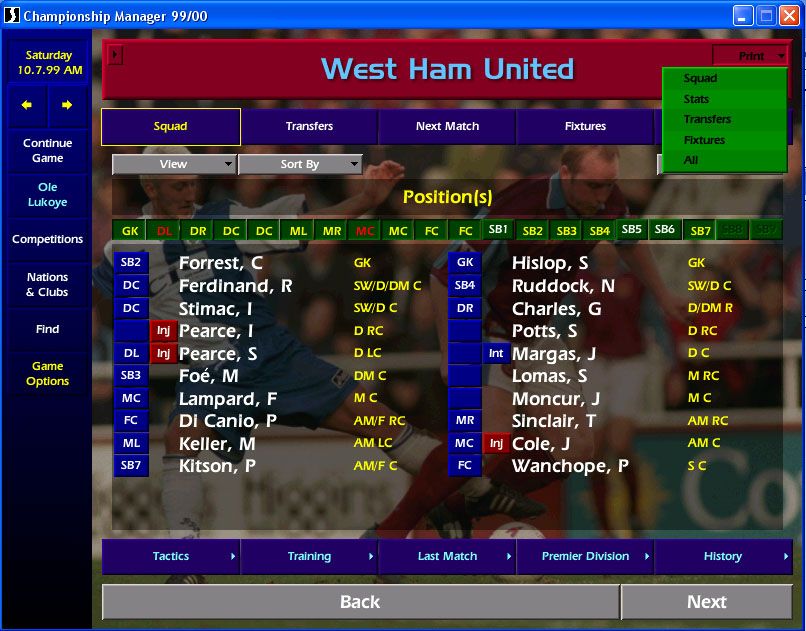Go Back to the previous screen
The image size is (806, 631).
click(360, 602)
